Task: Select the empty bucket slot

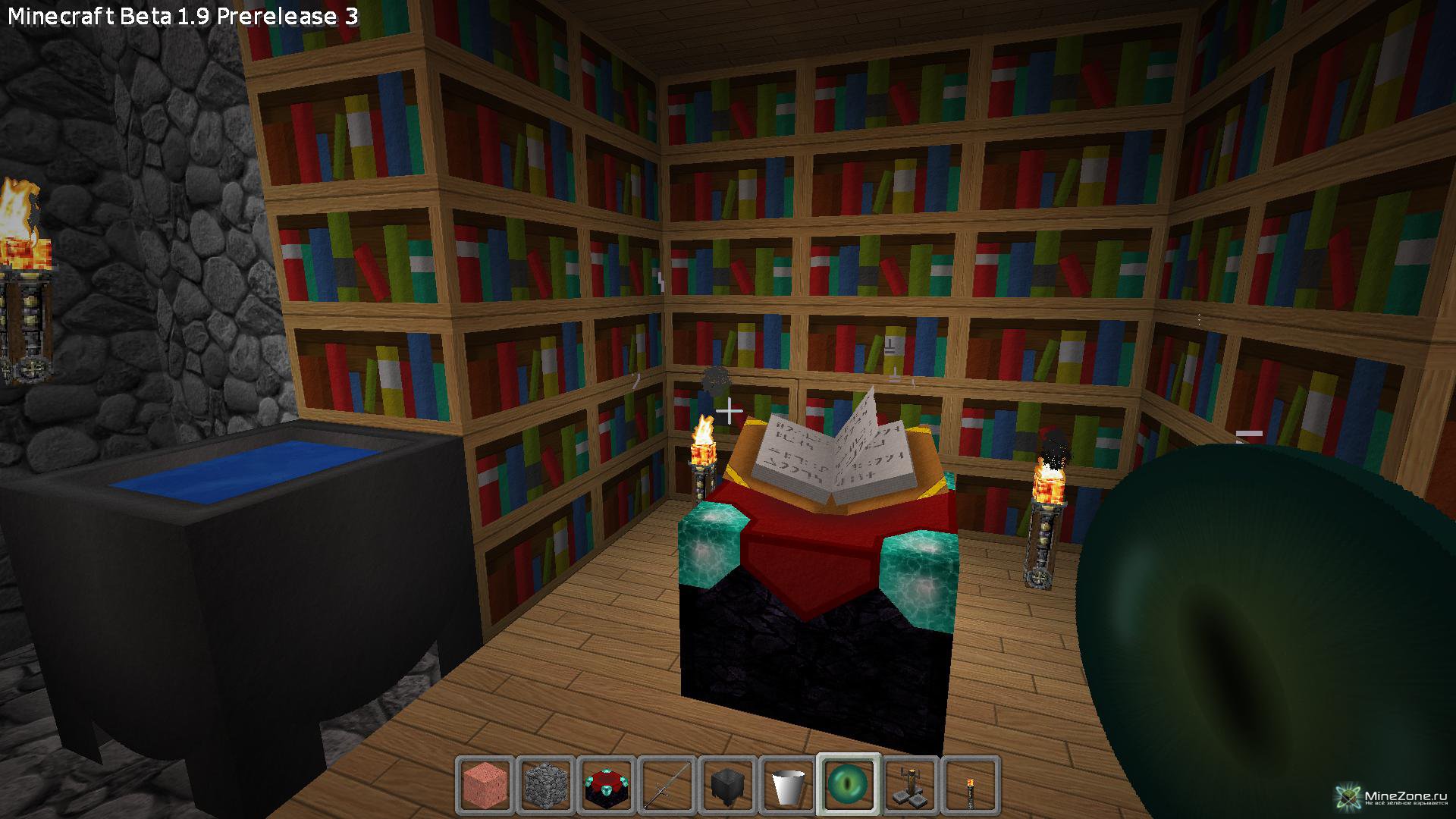Action: 789,785
